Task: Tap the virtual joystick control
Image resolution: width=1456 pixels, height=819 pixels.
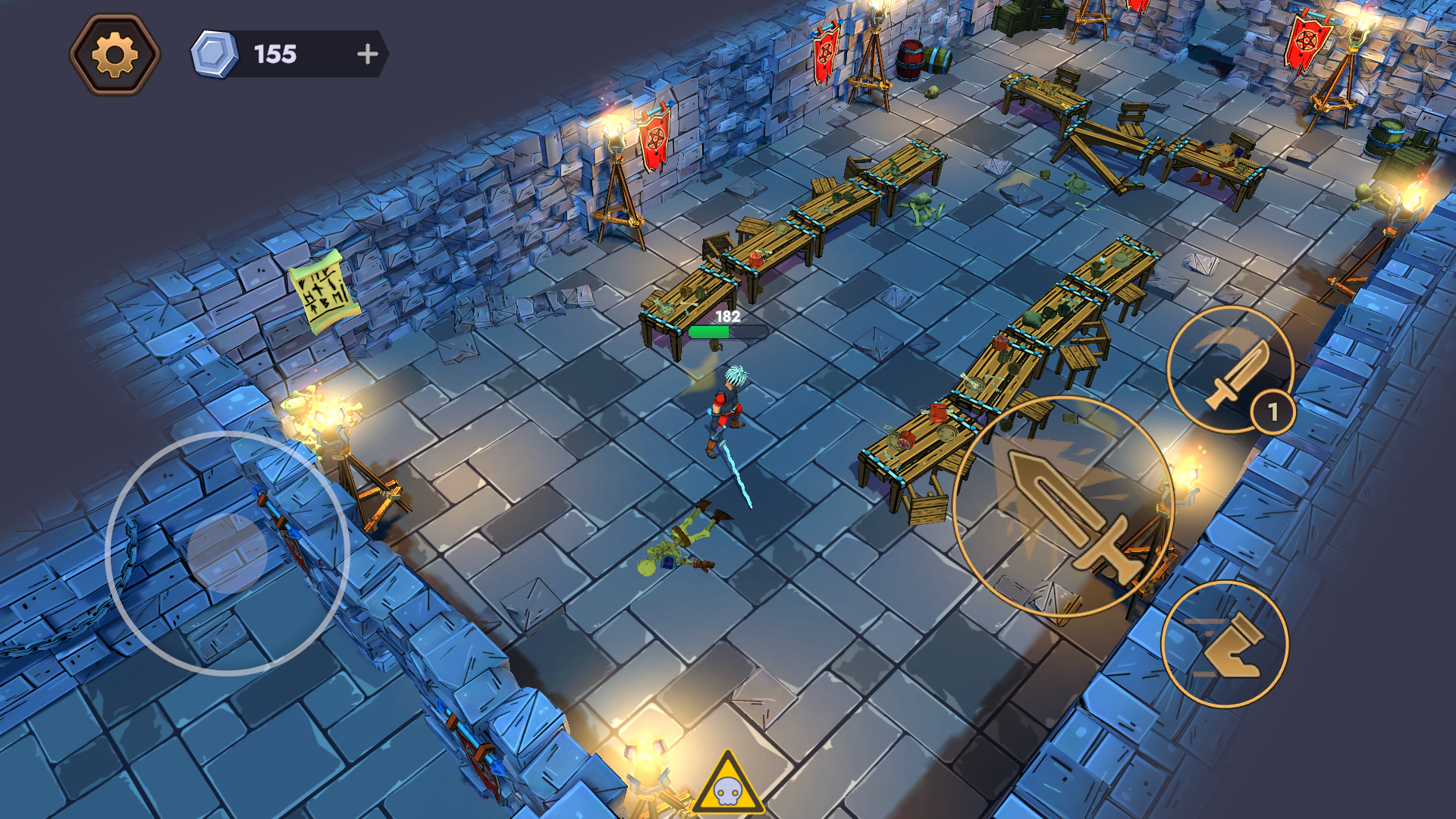Action: pyautogui.click(x=227, y=554)
